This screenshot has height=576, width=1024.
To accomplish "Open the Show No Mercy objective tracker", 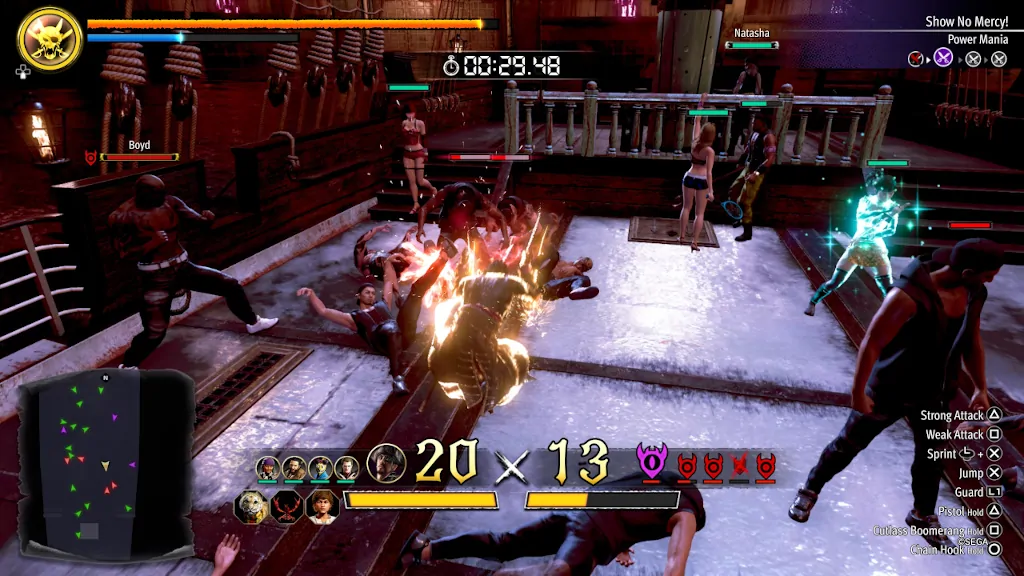I will pos(965,21).
